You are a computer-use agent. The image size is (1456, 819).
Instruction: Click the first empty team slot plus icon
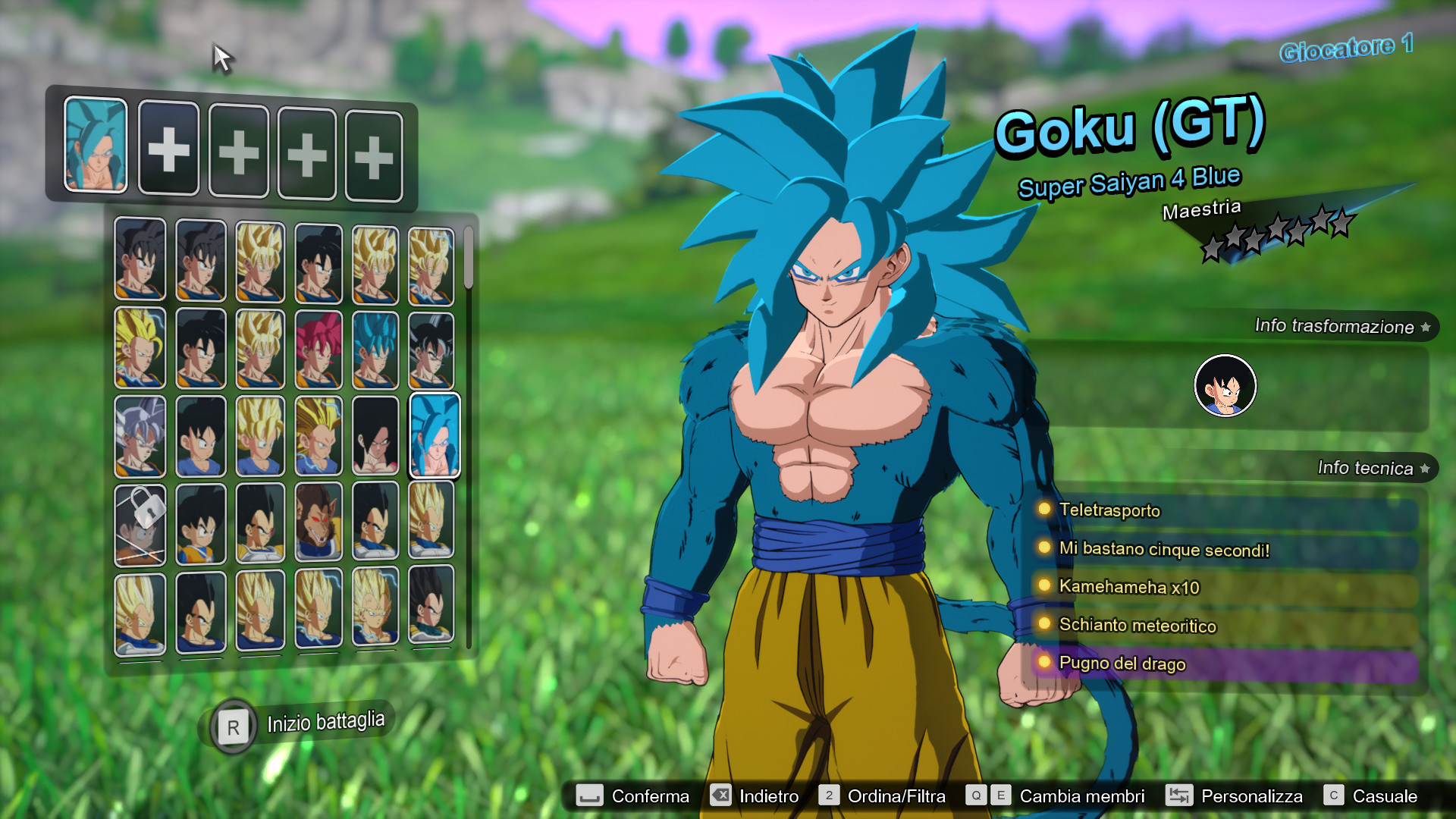(168, 149)
